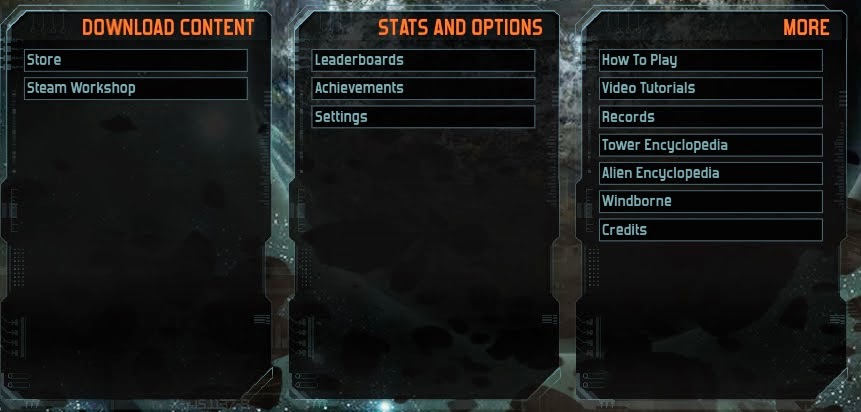This screenshot has width=861, height=412.
Task: Select How To Play
Action: 710,60
